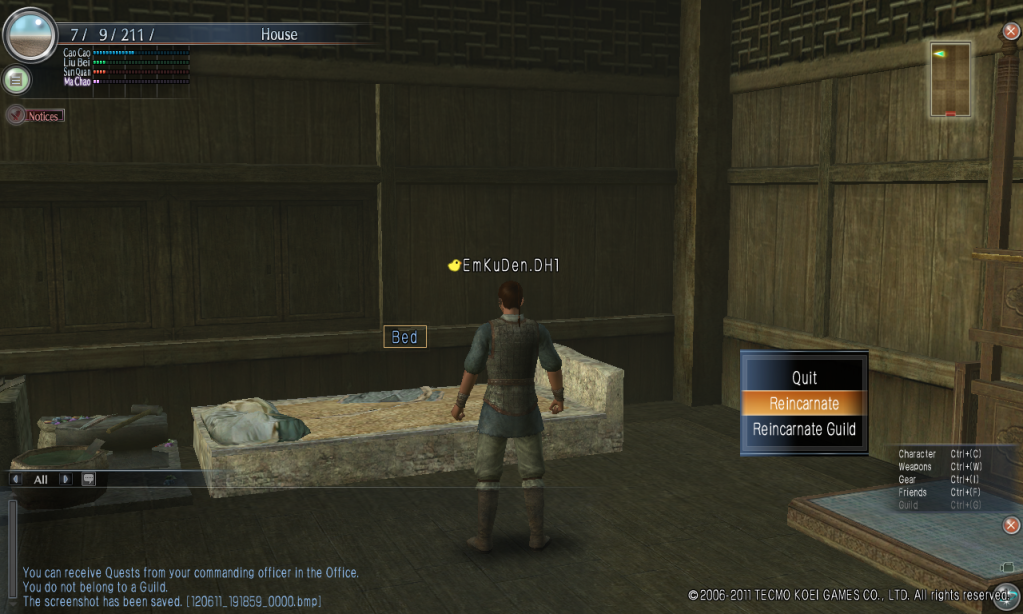
Task: Open the Gear shortcut entry
Action: click(907, 480)
